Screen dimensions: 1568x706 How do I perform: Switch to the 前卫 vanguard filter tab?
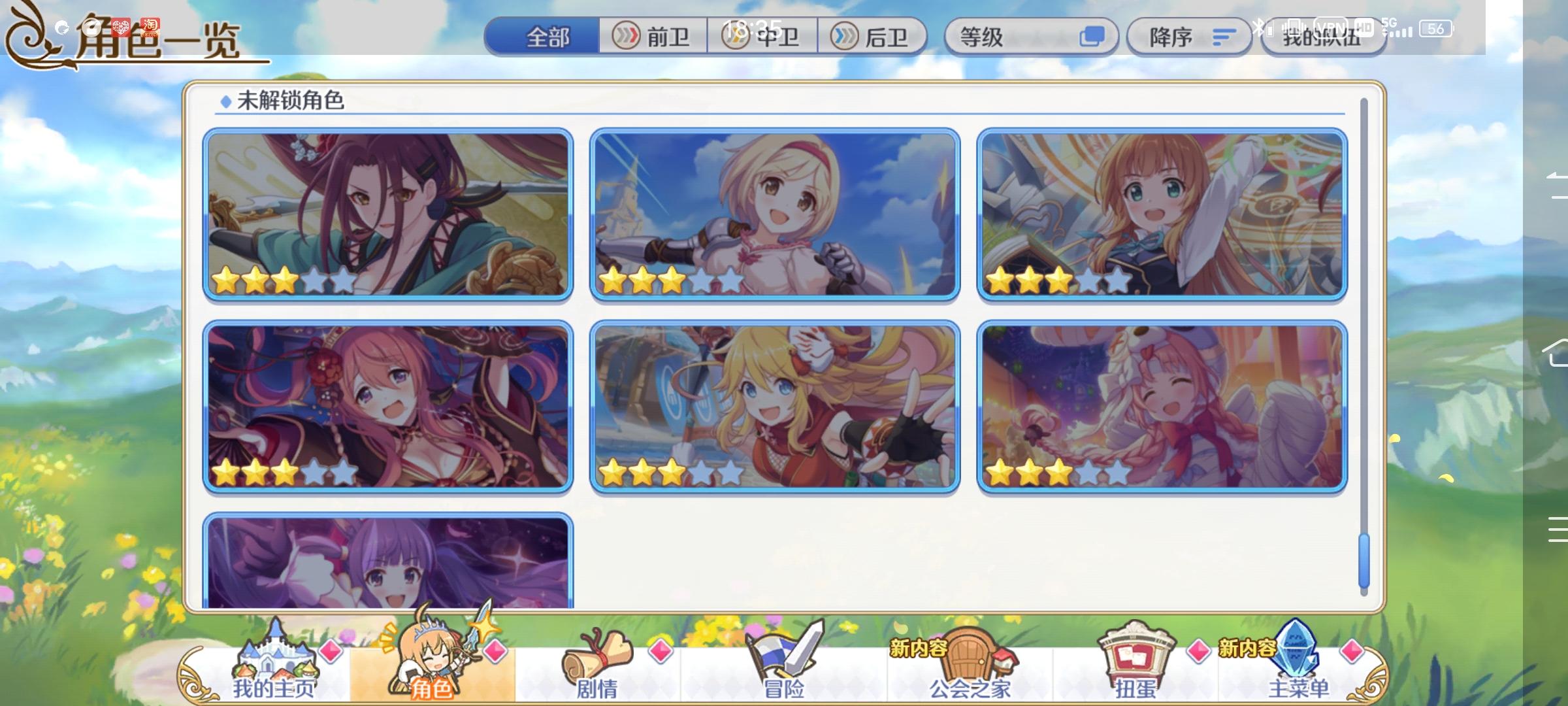pyautogui.click(x=655, y=37)
